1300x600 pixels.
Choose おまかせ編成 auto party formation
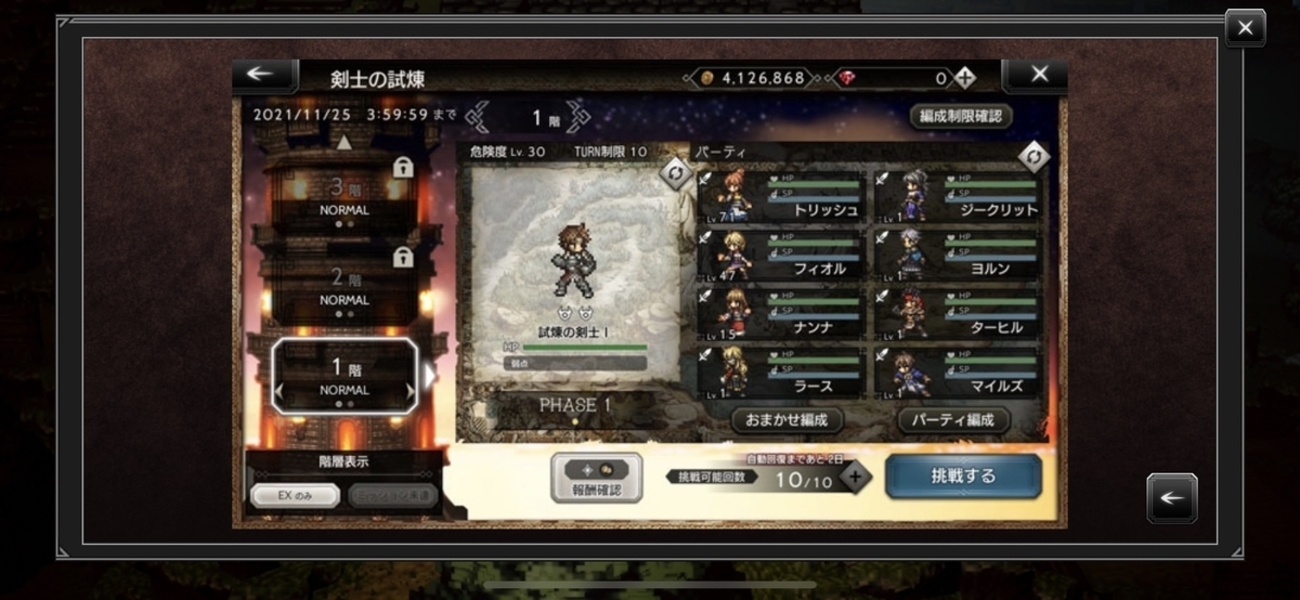pos(786,419)
